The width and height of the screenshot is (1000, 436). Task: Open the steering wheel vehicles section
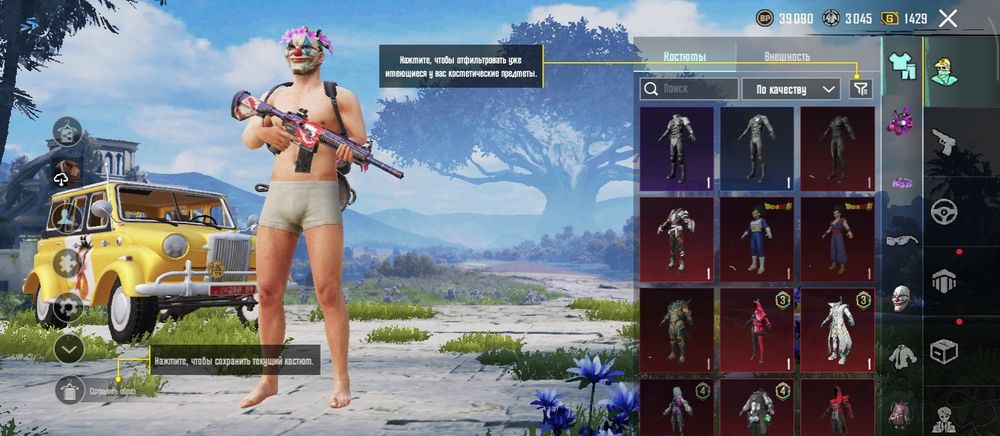(943, 212)
